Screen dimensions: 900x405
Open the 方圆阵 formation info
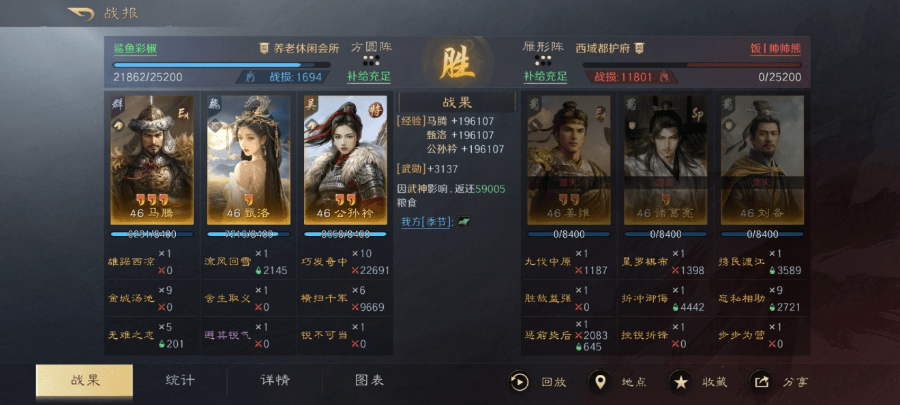pos(371,47)
